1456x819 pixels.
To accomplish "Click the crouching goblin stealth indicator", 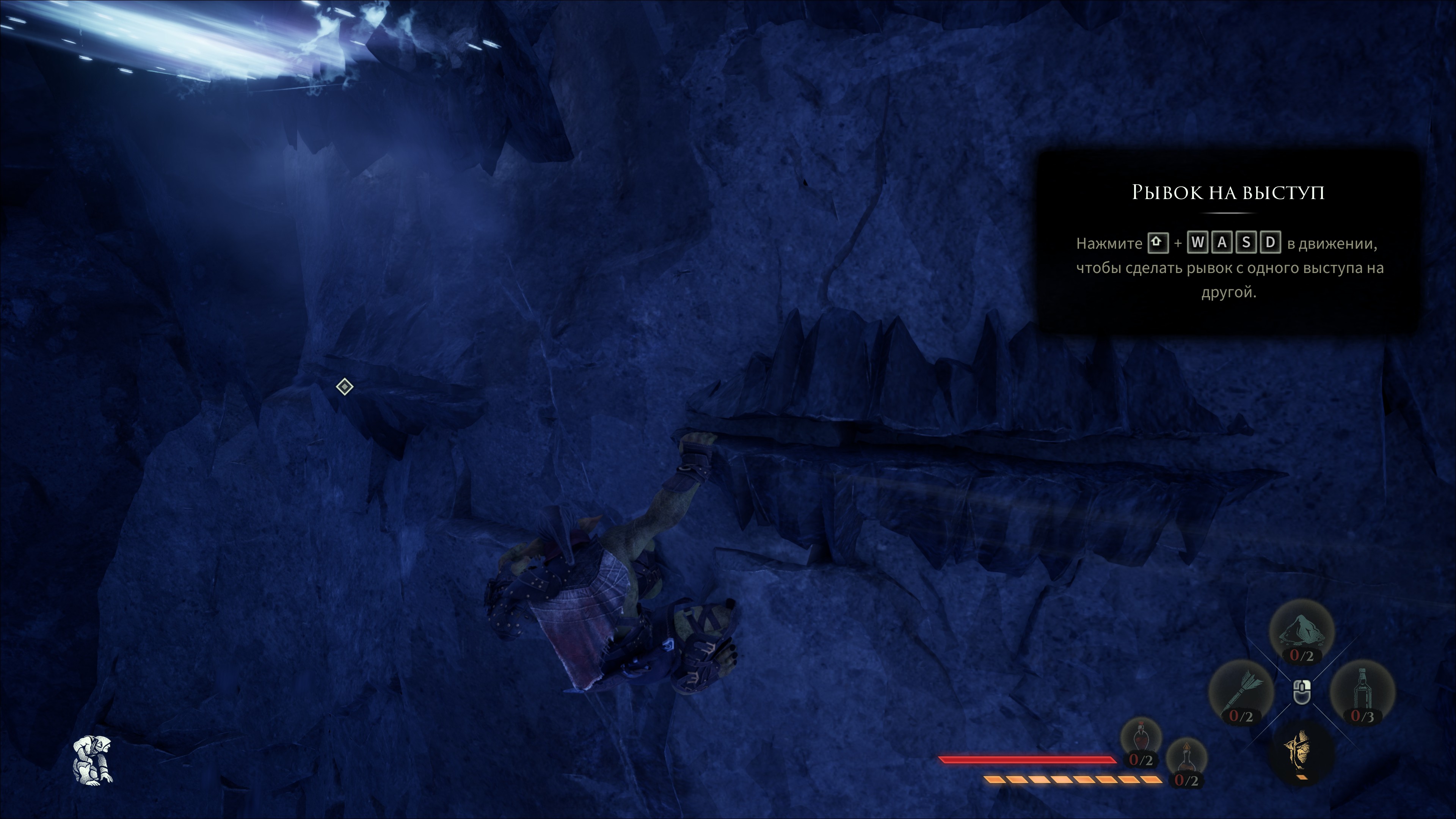I will pyautogui.click(x=93, y=759).
